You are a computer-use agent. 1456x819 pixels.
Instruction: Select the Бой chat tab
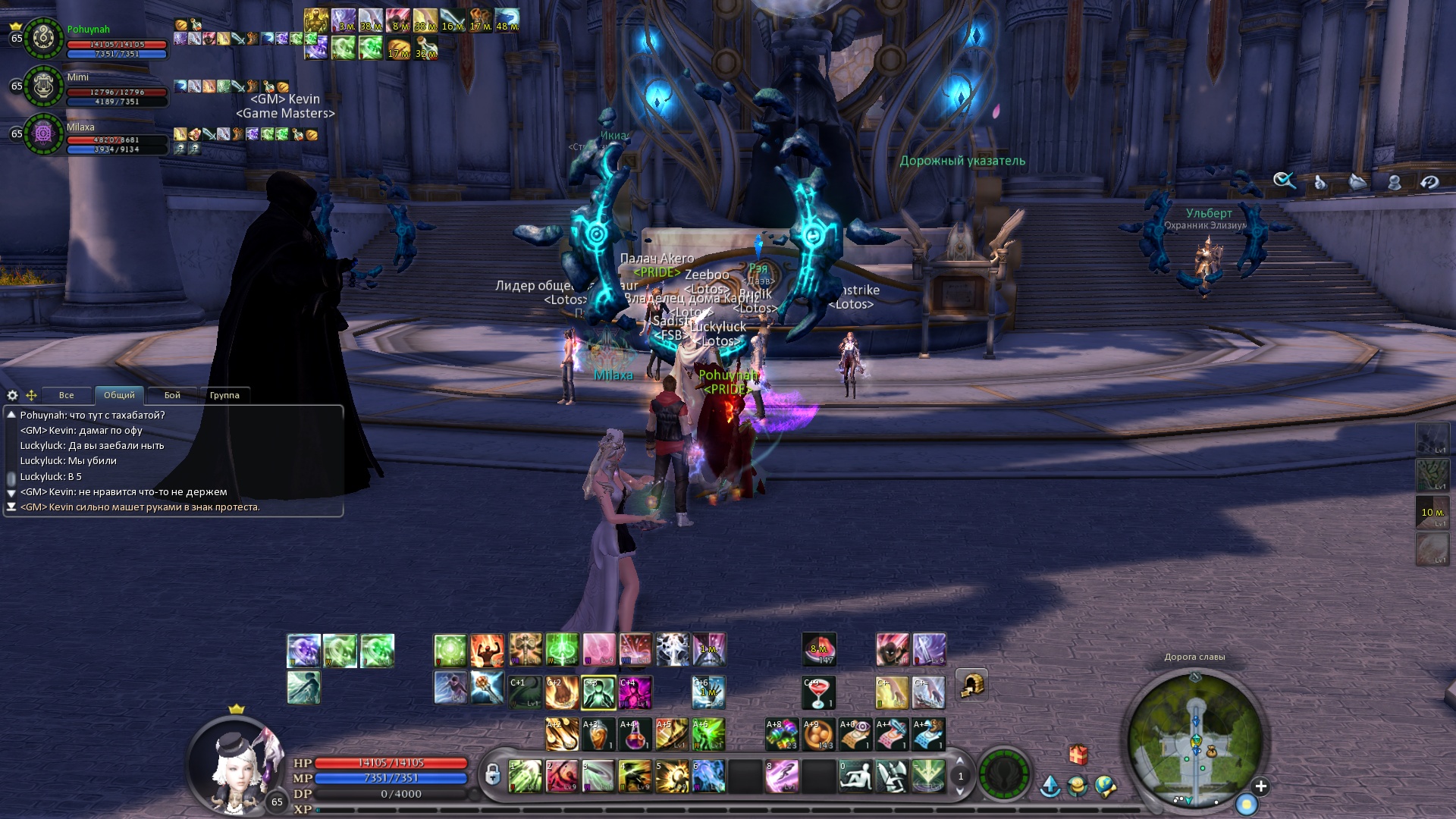coord(172,395)
